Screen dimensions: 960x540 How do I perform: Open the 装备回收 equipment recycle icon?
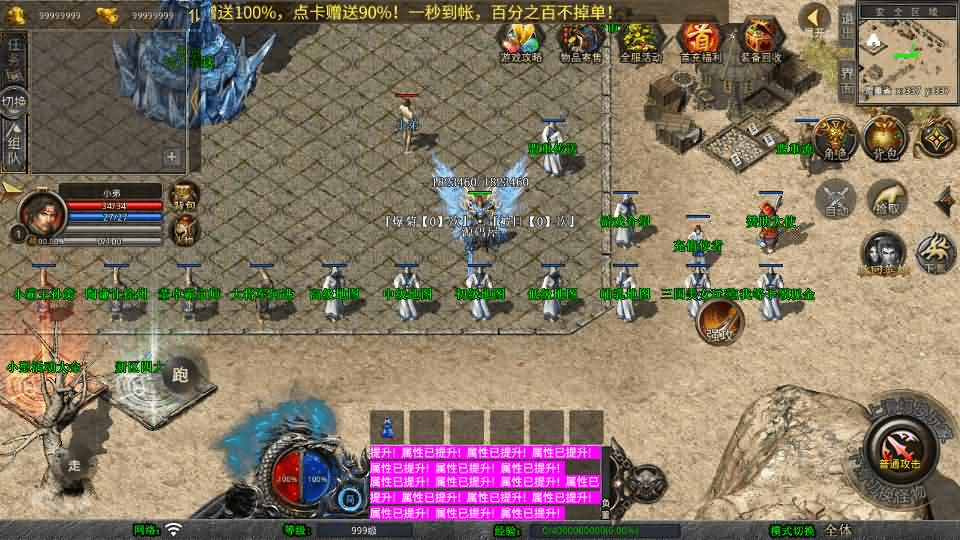761,42
